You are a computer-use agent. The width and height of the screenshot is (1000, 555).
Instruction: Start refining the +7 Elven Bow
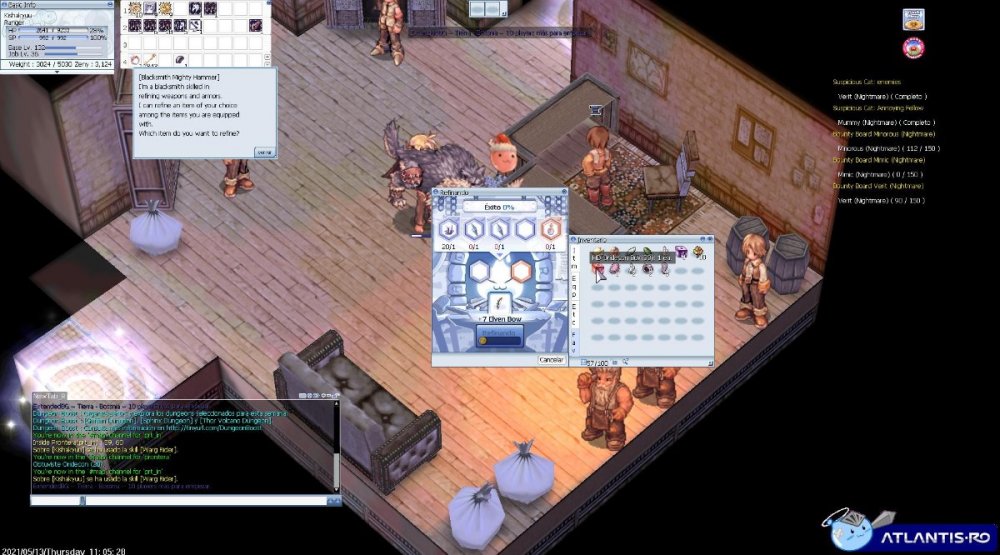click(x=501, y=334)
